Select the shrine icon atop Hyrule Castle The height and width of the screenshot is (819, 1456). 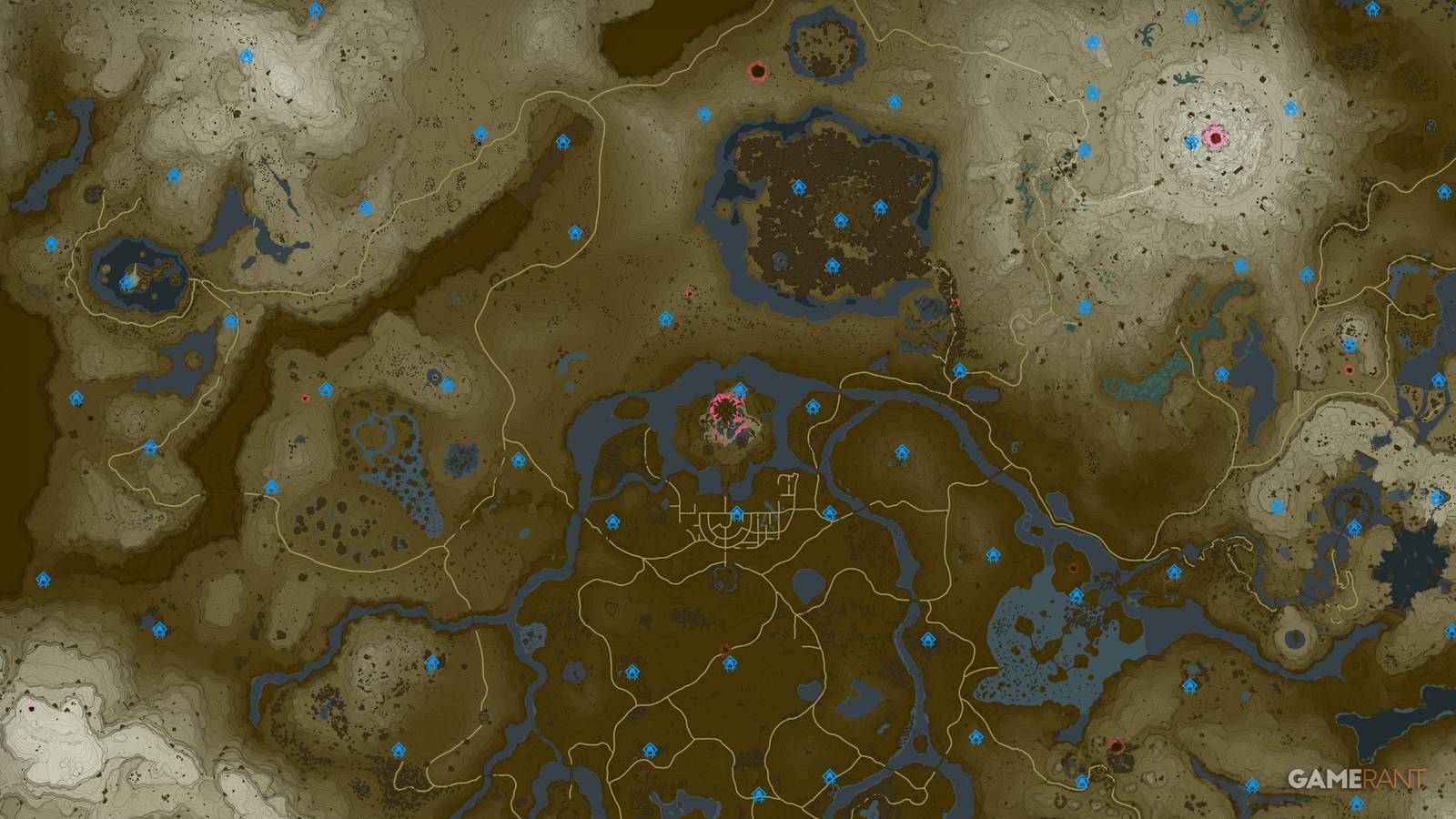(740, 389)
